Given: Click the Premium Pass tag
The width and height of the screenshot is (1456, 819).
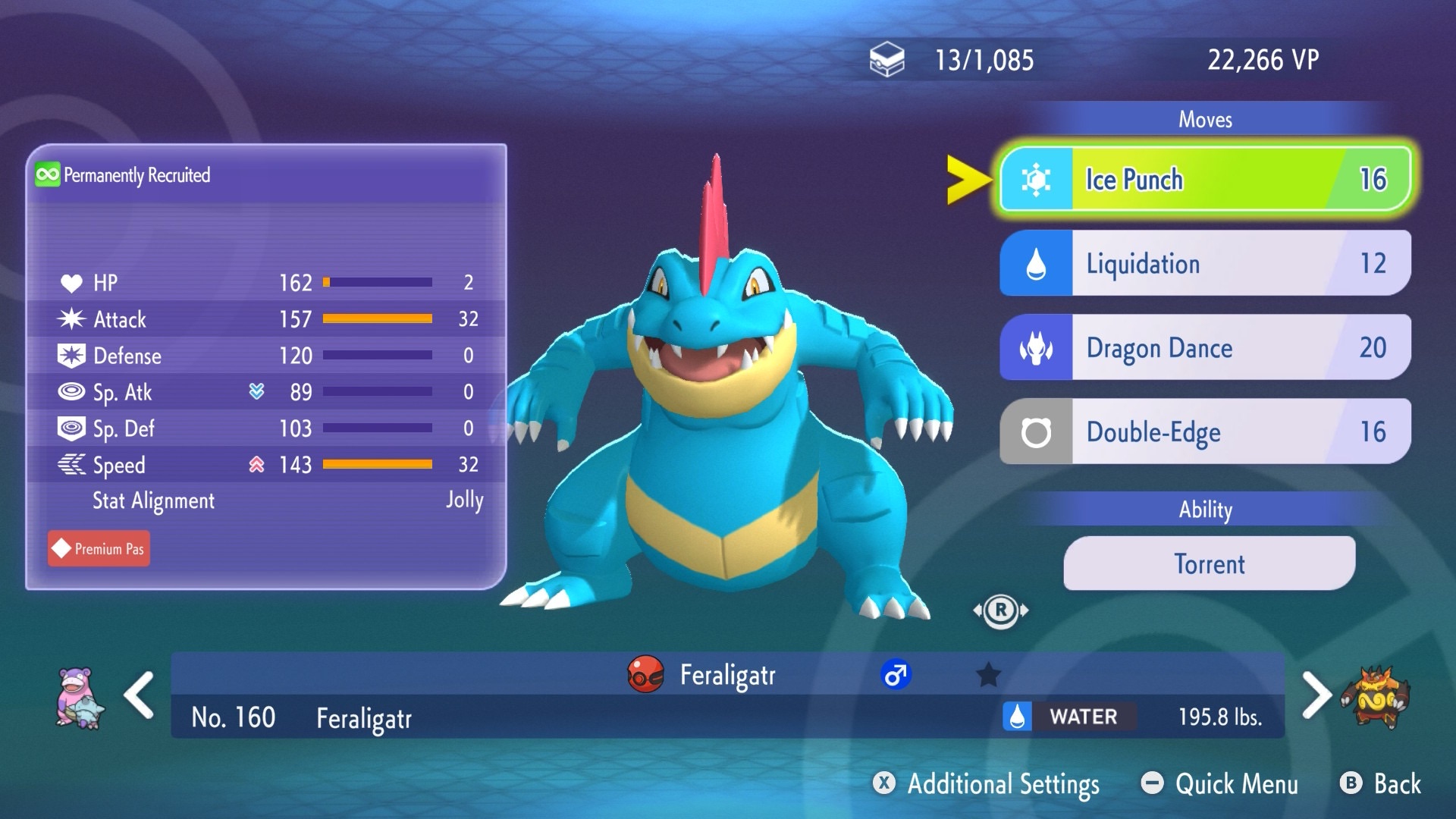Looking at the screenshot, I should pyautogui.click(x=99, y=549).
